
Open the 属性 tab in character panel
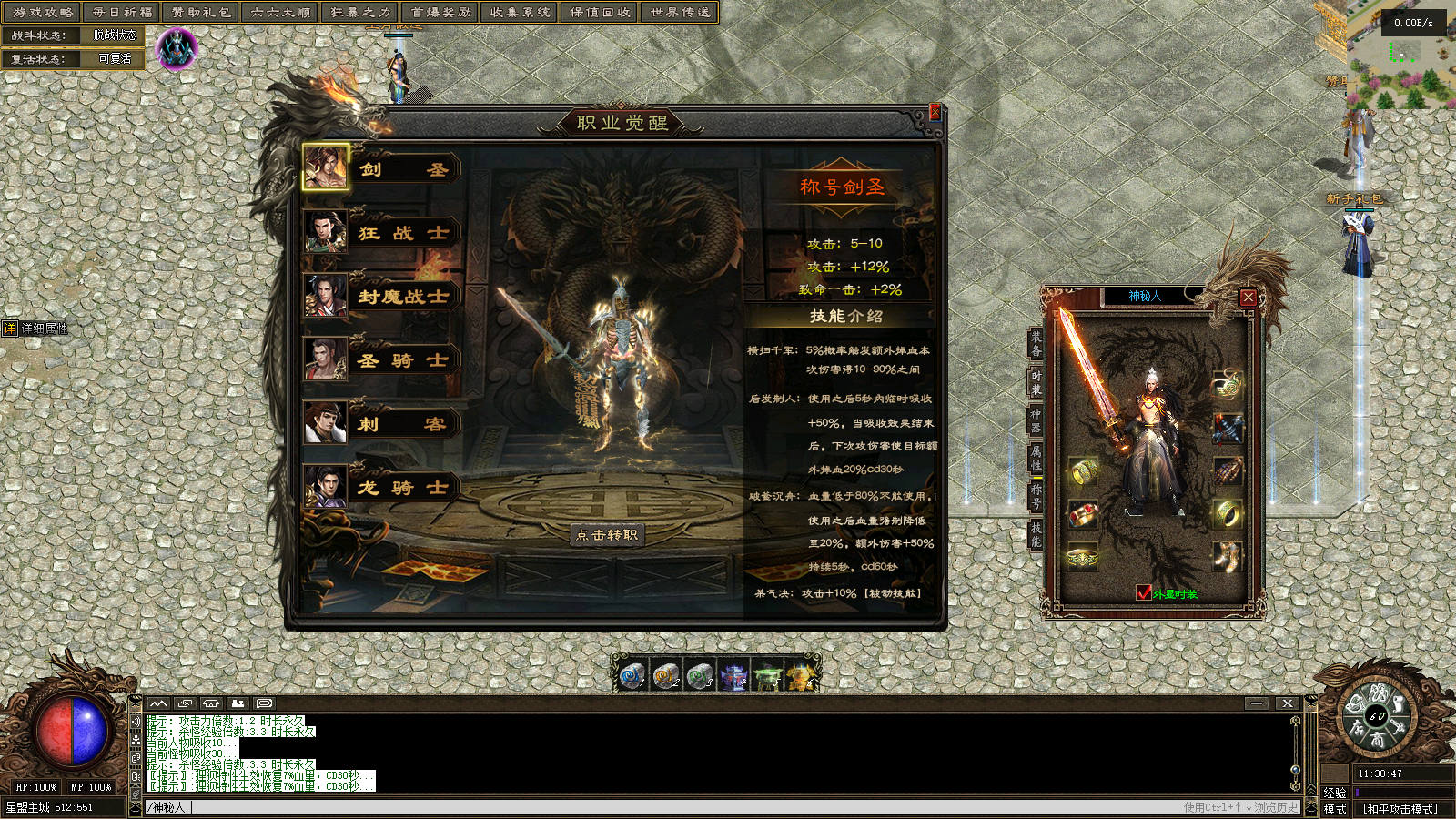click(x=1036, y=457)
